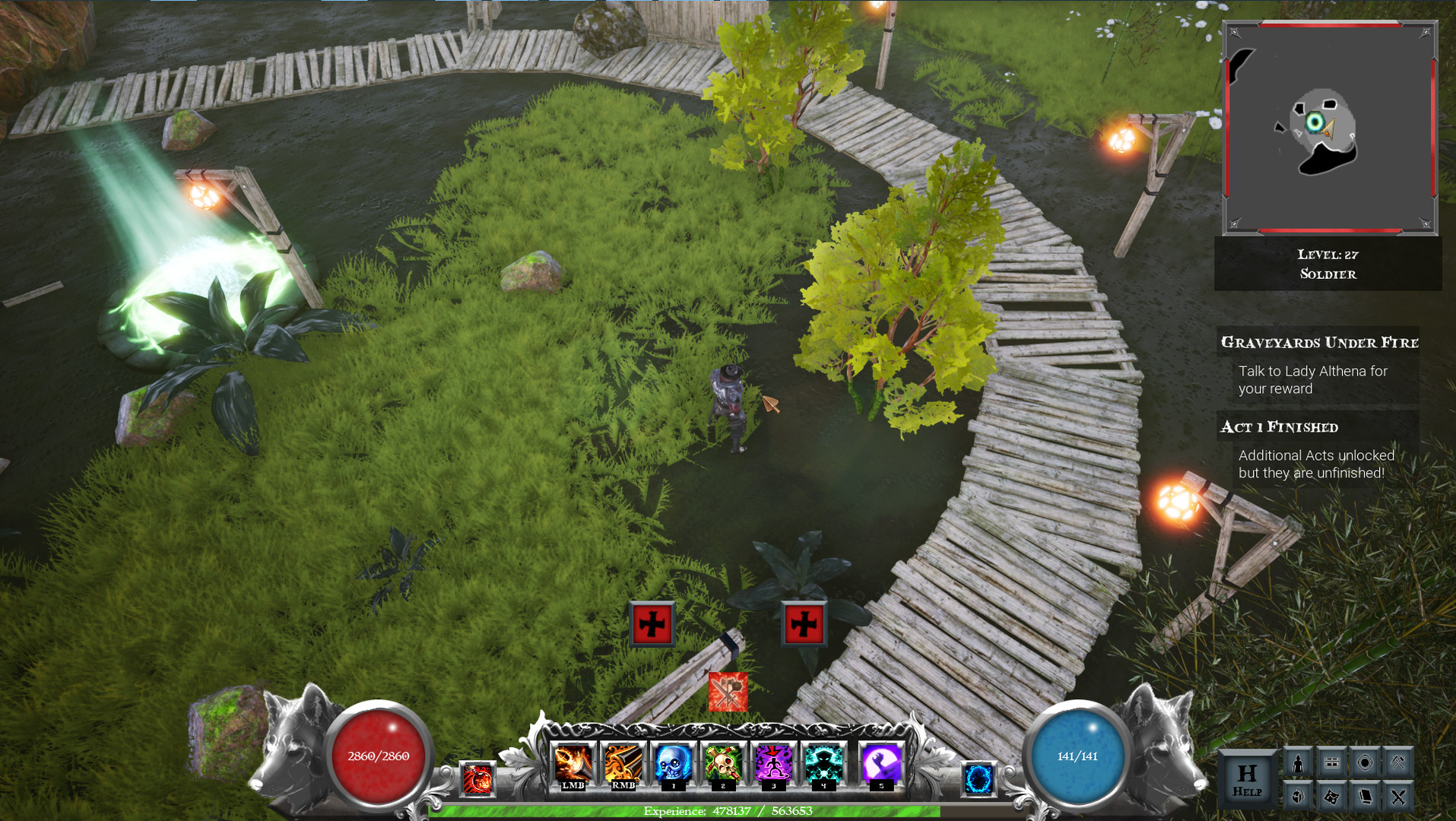Click the minimap
This screenshot has width=1456, height=821.
point(1329,128)
